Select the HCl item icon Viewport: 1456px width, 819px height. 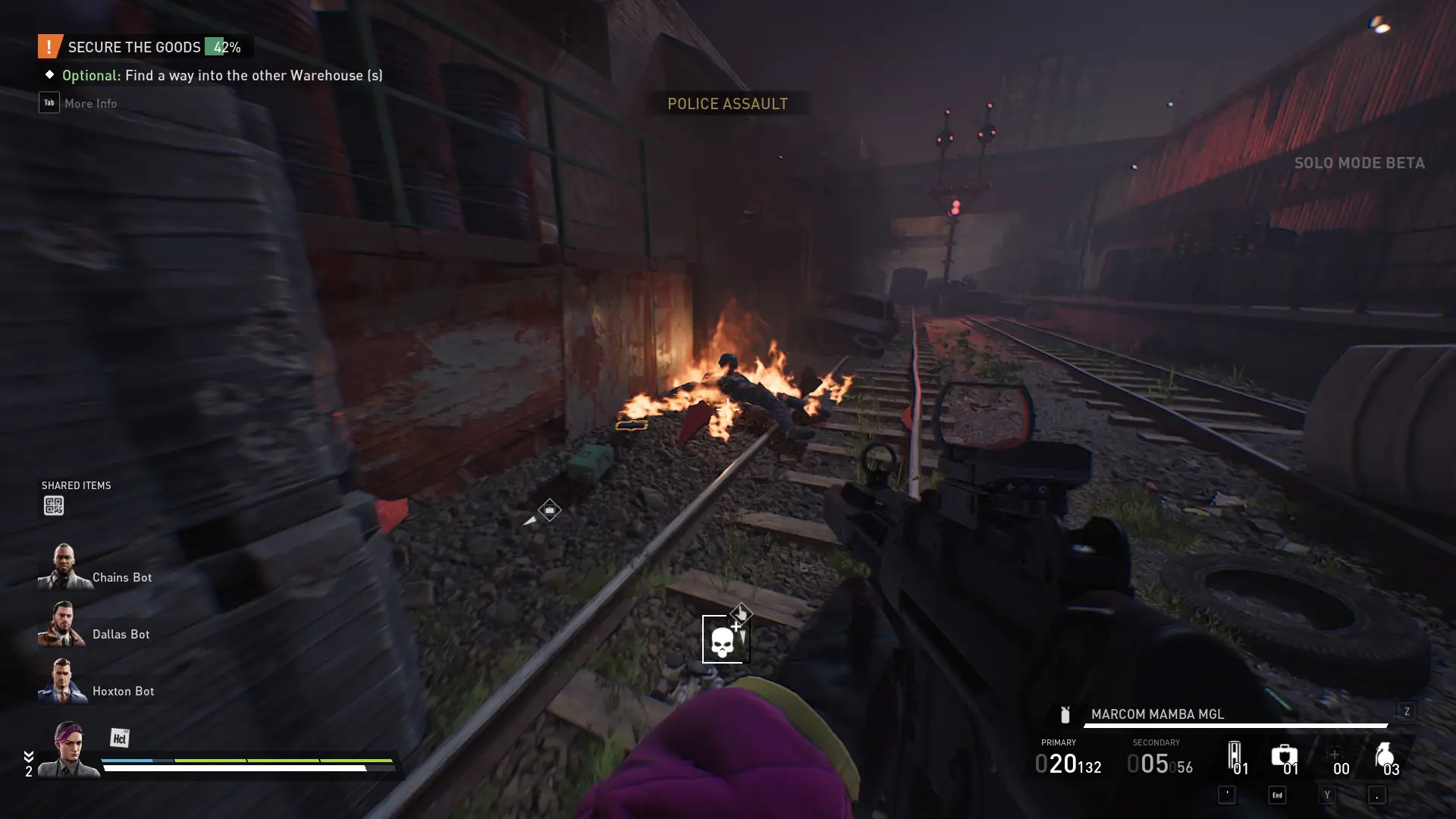tap(119, 738)
